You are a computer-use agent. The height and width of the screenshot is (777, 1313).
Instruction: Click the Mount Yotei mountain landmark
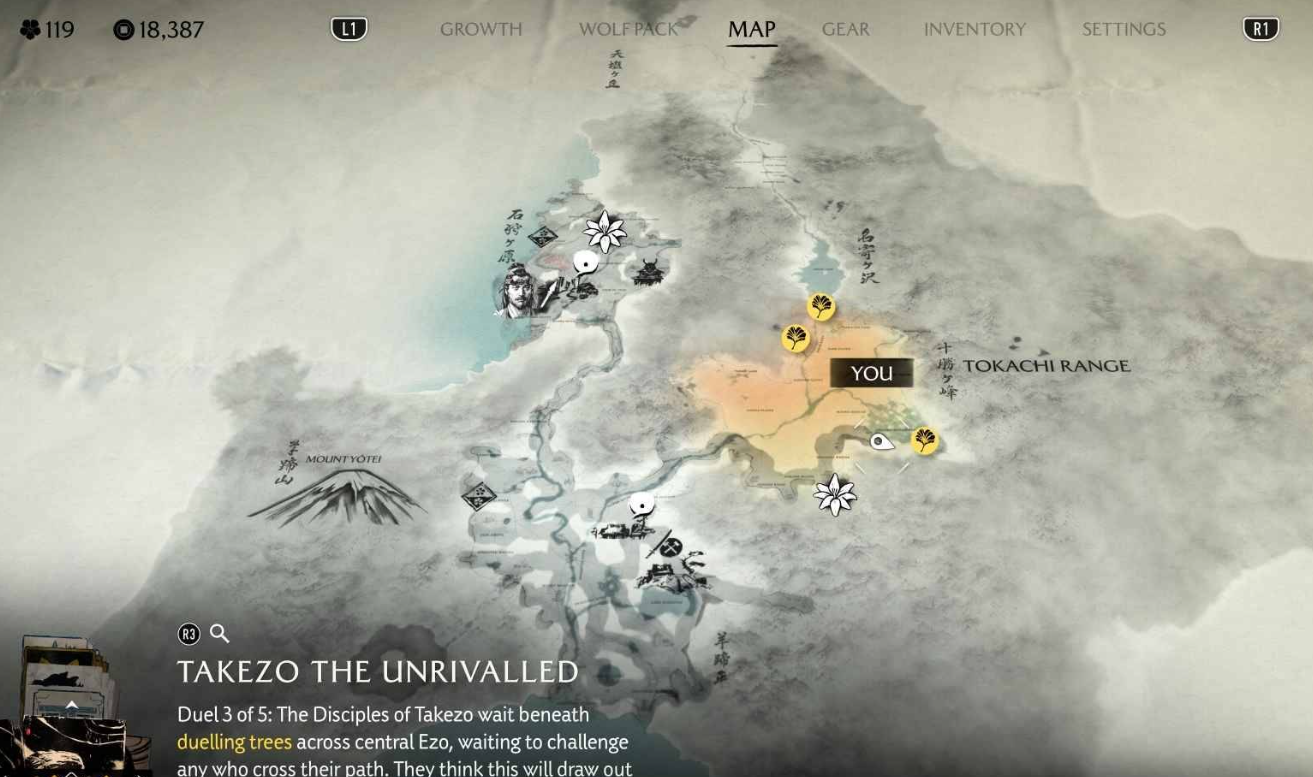(338, 495)
